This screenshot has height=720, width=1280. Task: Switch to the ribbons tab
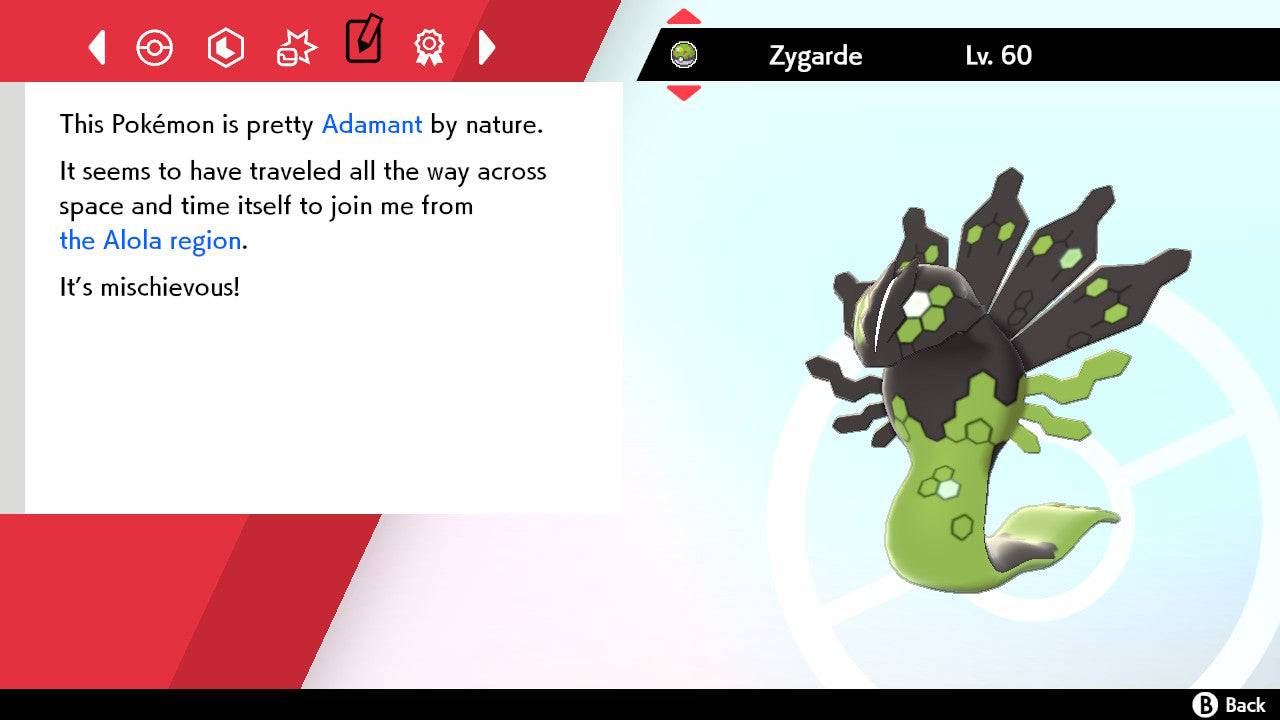(x=428, y=47)
